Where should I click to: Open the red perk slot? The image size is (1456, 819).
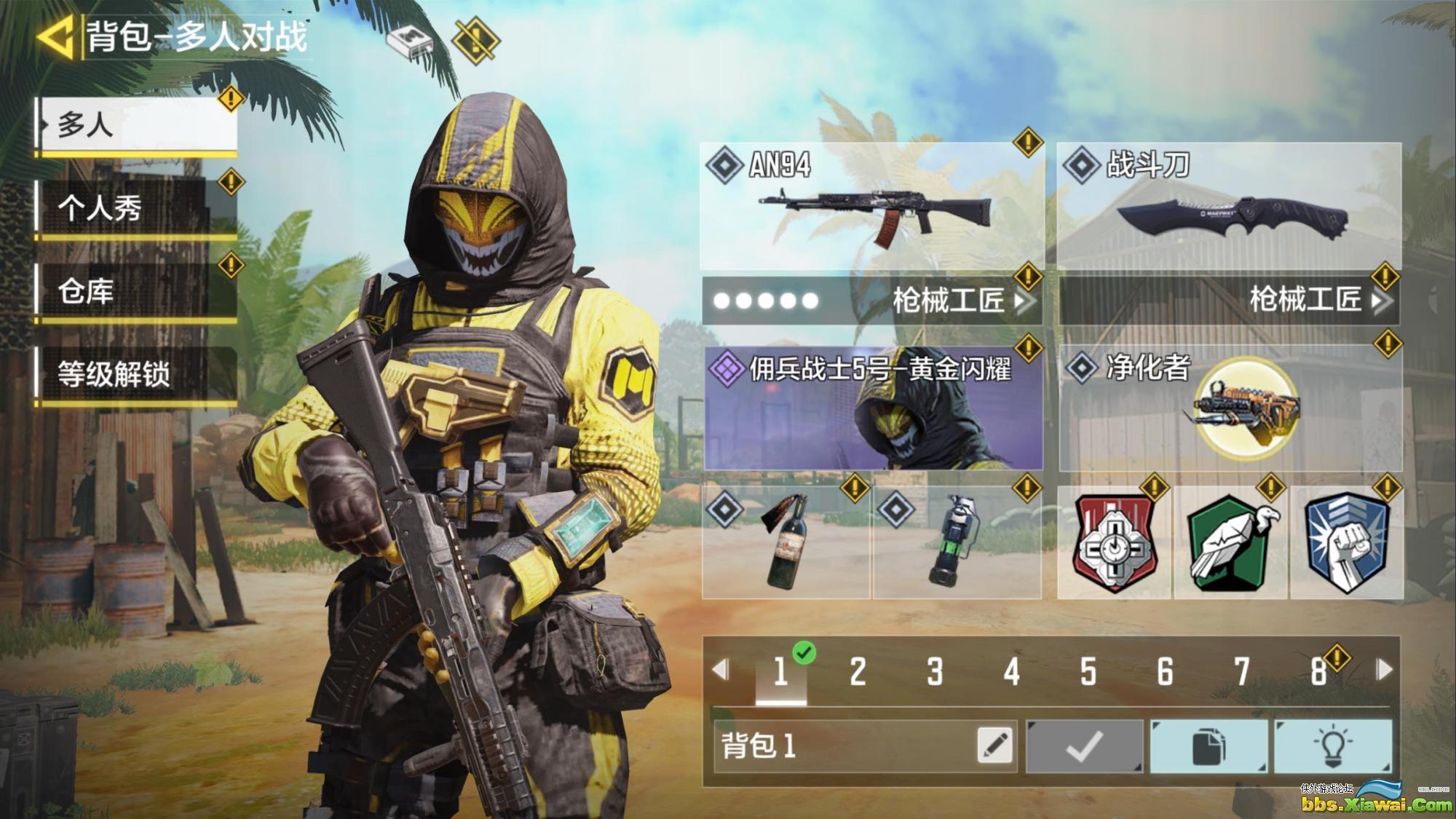[x=1113, y=542]
